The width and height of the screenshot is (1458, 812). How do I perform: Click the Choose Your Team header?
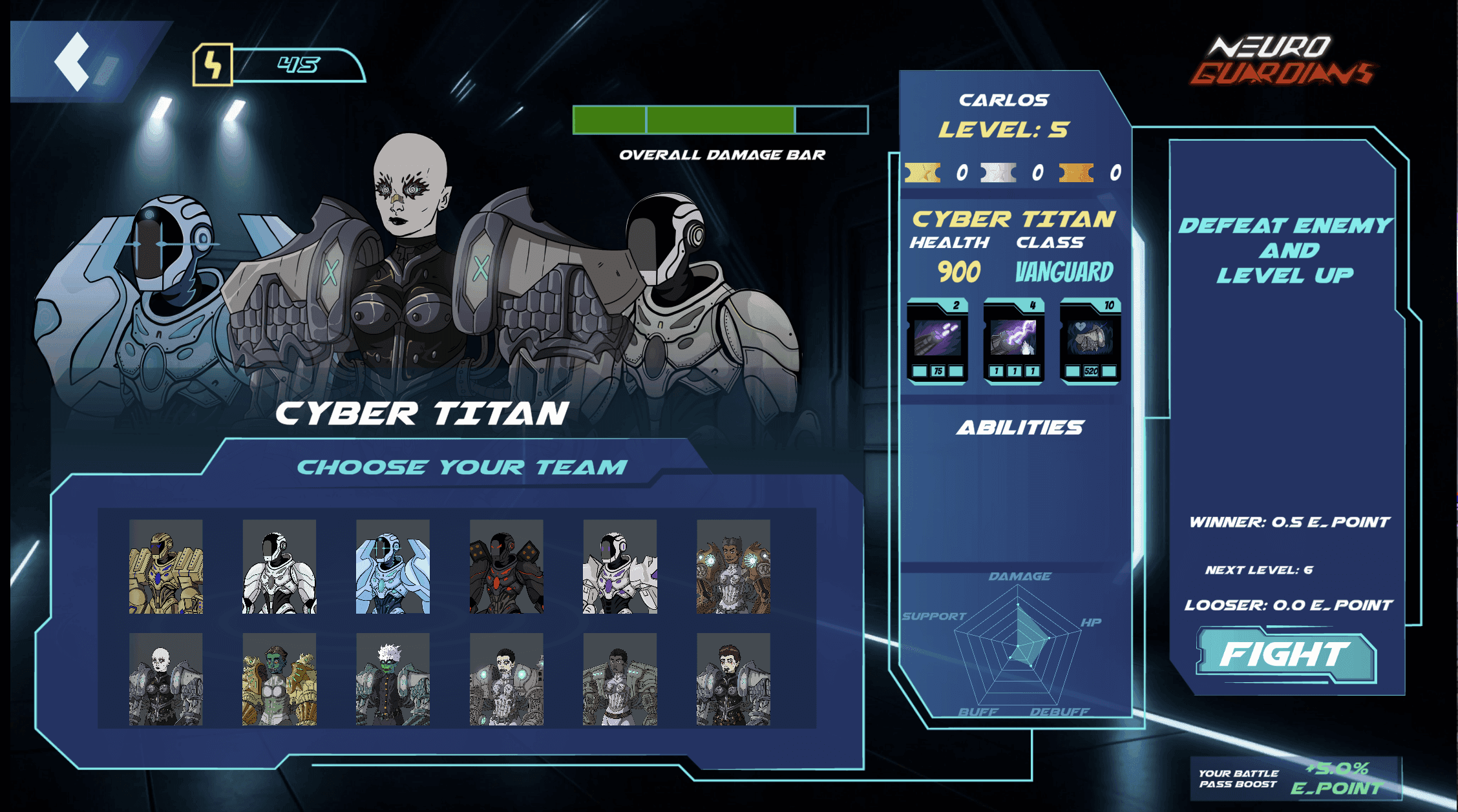(462, 468)
